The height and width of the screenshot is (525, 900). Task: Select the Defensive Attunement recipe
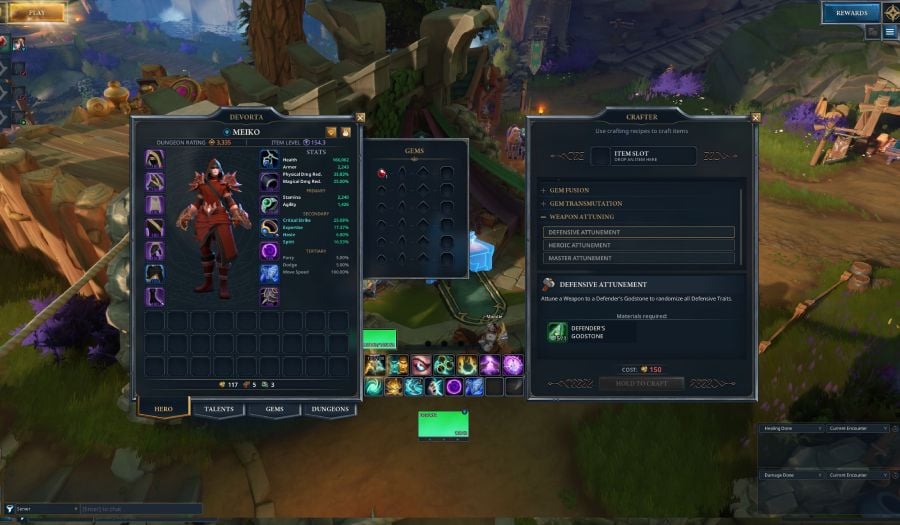[639, 232]
